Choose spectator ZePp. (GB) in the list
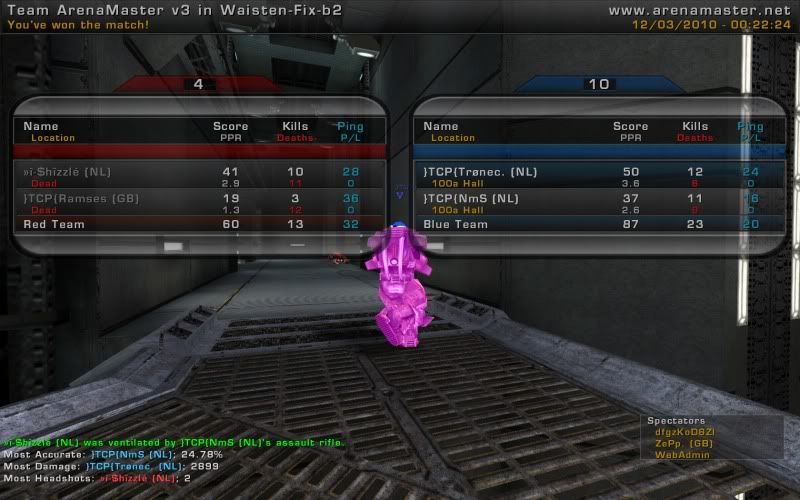Image resolution: width=800 pixels, height=500 pixels. [684, 443]
